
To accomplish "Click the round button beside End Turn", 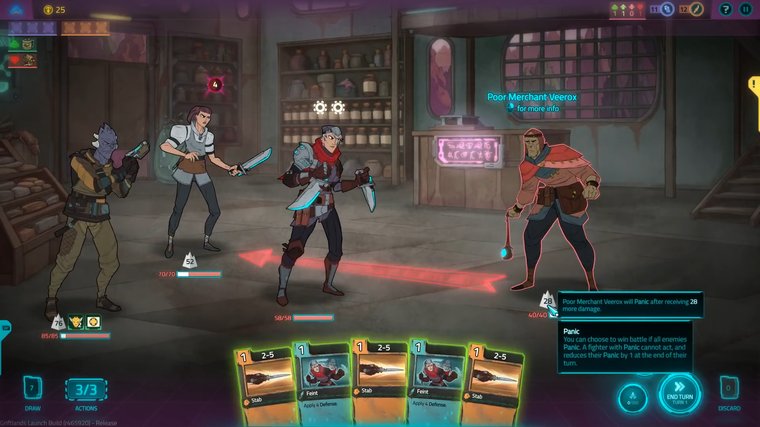I will pos(631,396).
